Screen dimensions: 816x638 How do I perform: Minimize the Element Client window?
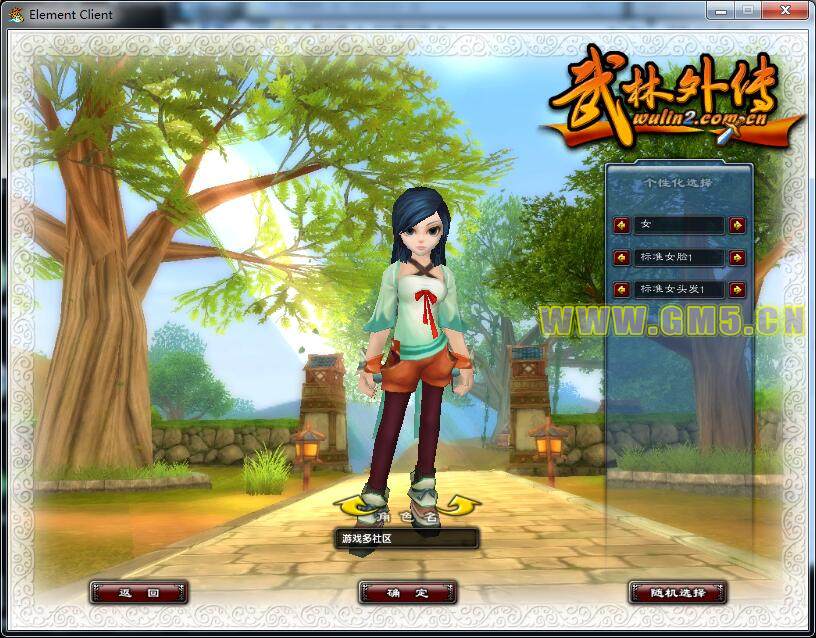[721, 10]
